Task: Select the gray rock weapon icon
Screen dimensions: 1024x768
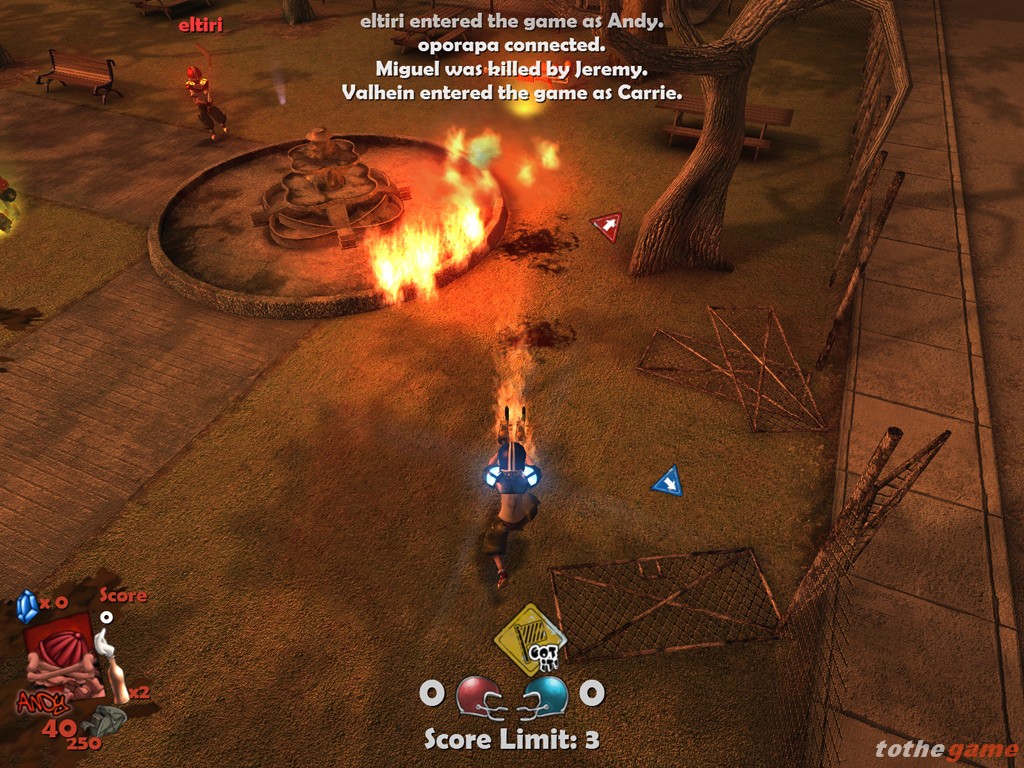Action: pyautogui.click(x=106, y=722)
